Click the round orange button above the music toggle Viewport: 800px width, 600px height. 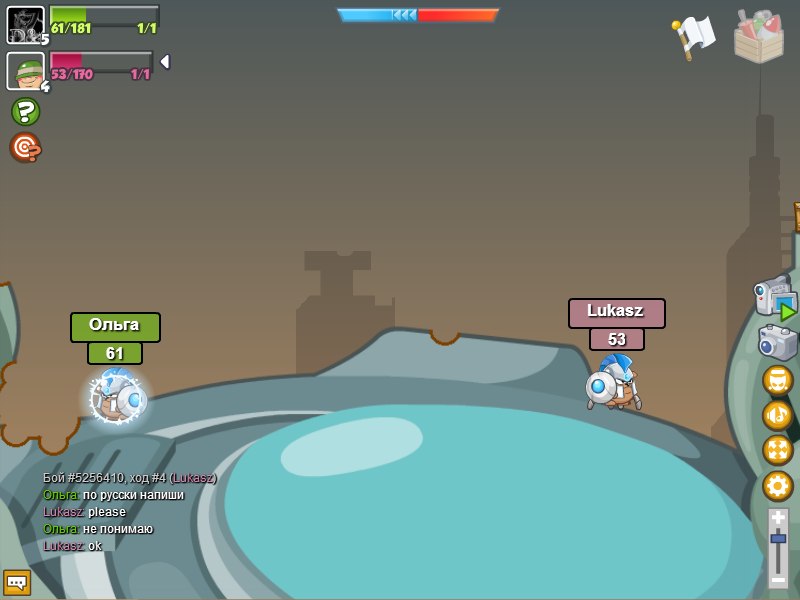coord(777,381)
